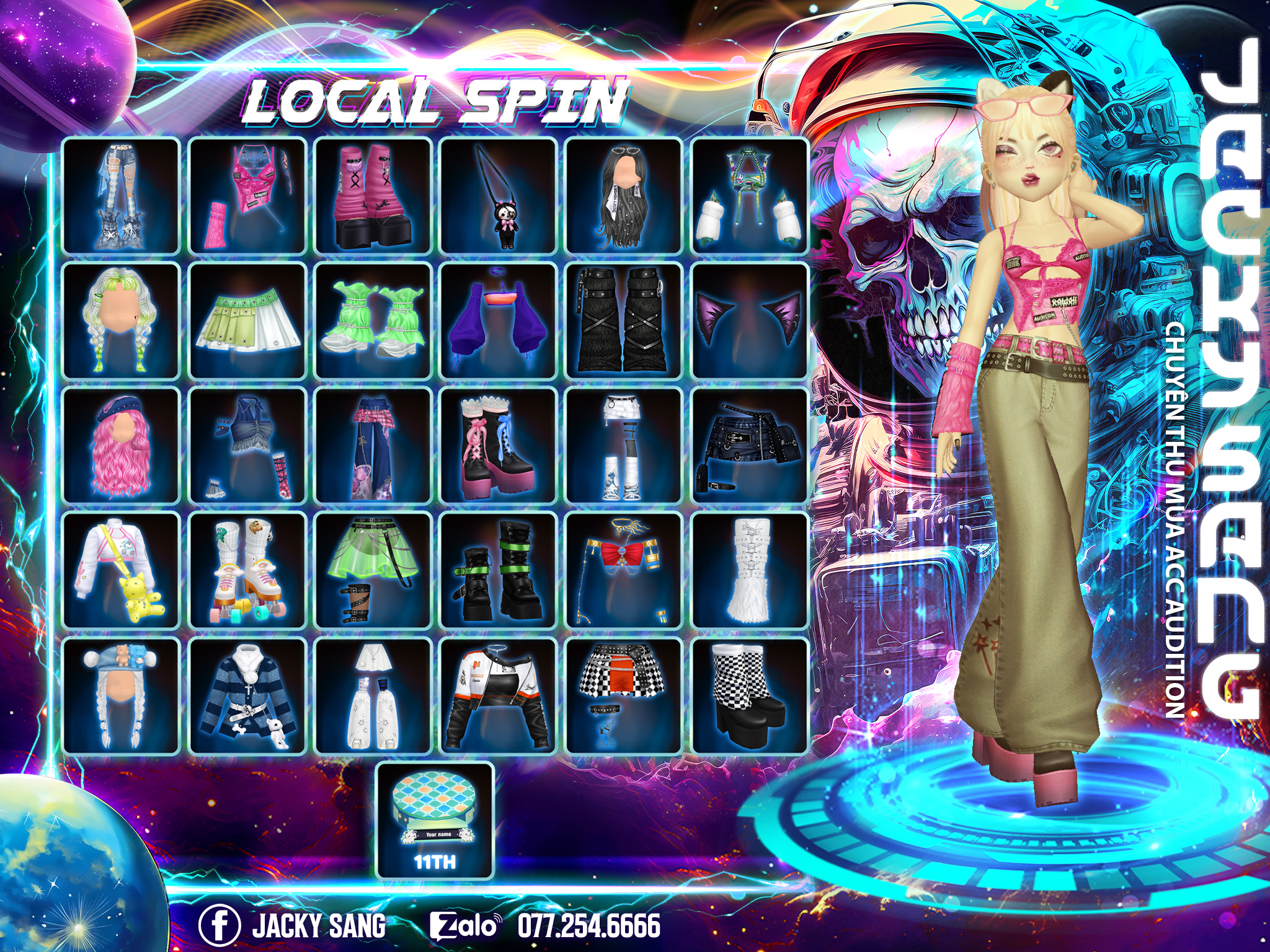
Task: Pick the purple cat ears tile
Action: pos(750,321)
